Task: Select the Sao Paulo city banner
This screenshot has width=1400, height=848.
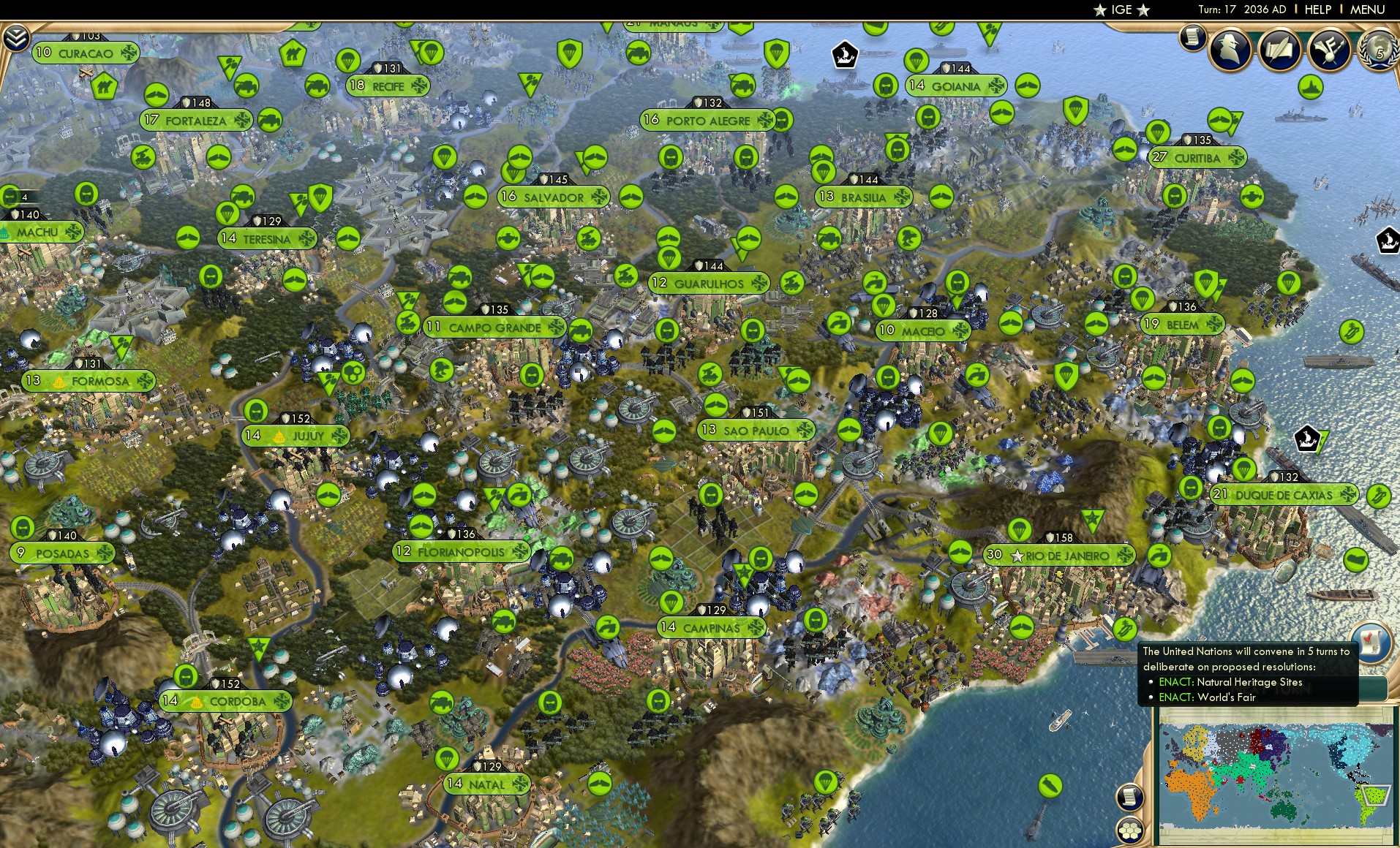Action: click(759, 430)
